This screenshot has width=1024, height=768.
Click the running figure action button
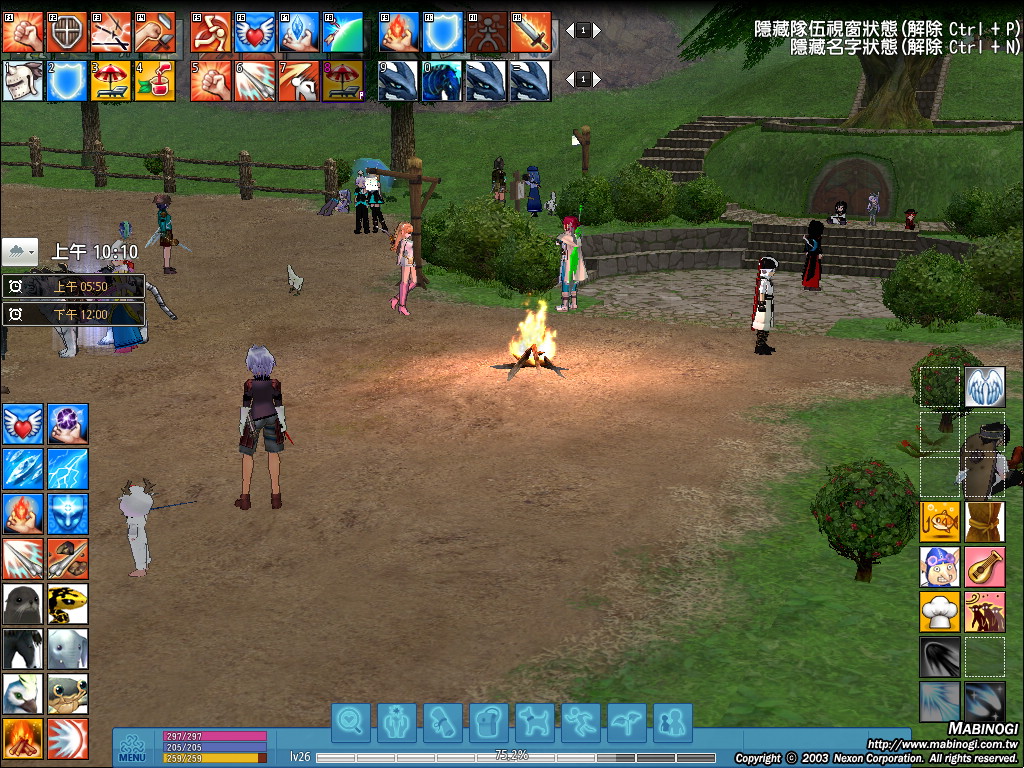pos(581,722)
